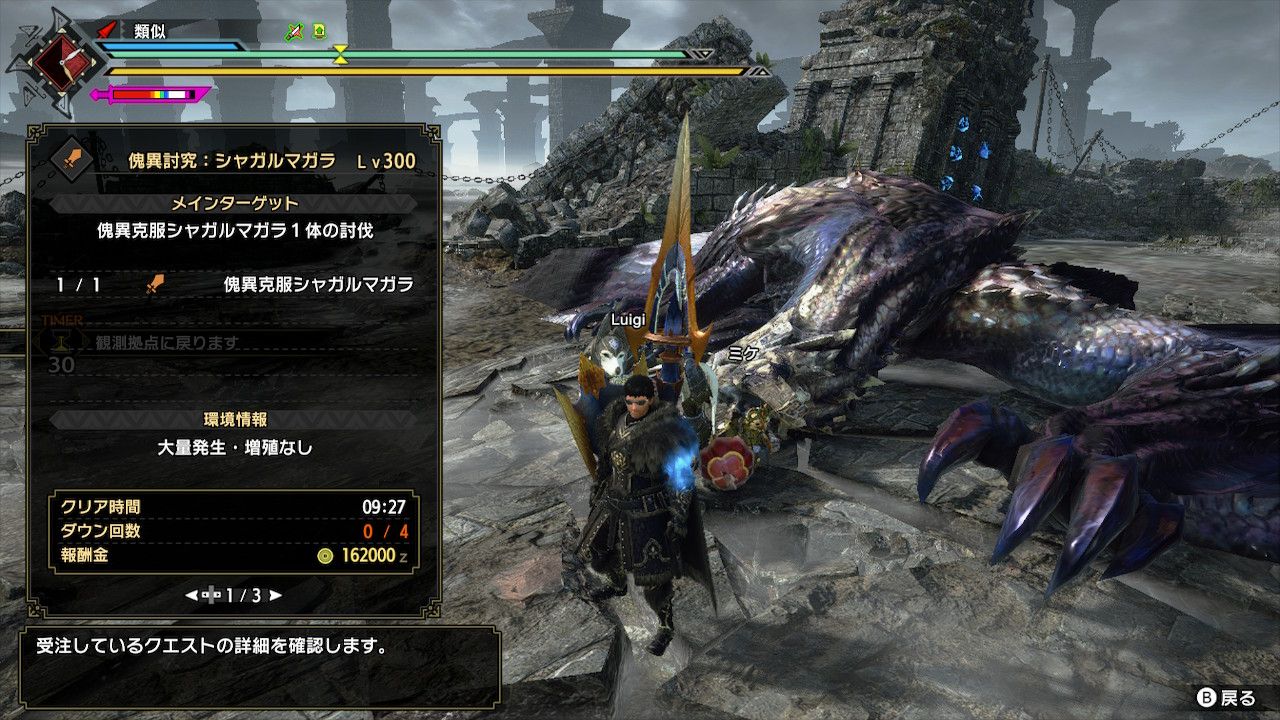Select the green sword buff icon

294,31
